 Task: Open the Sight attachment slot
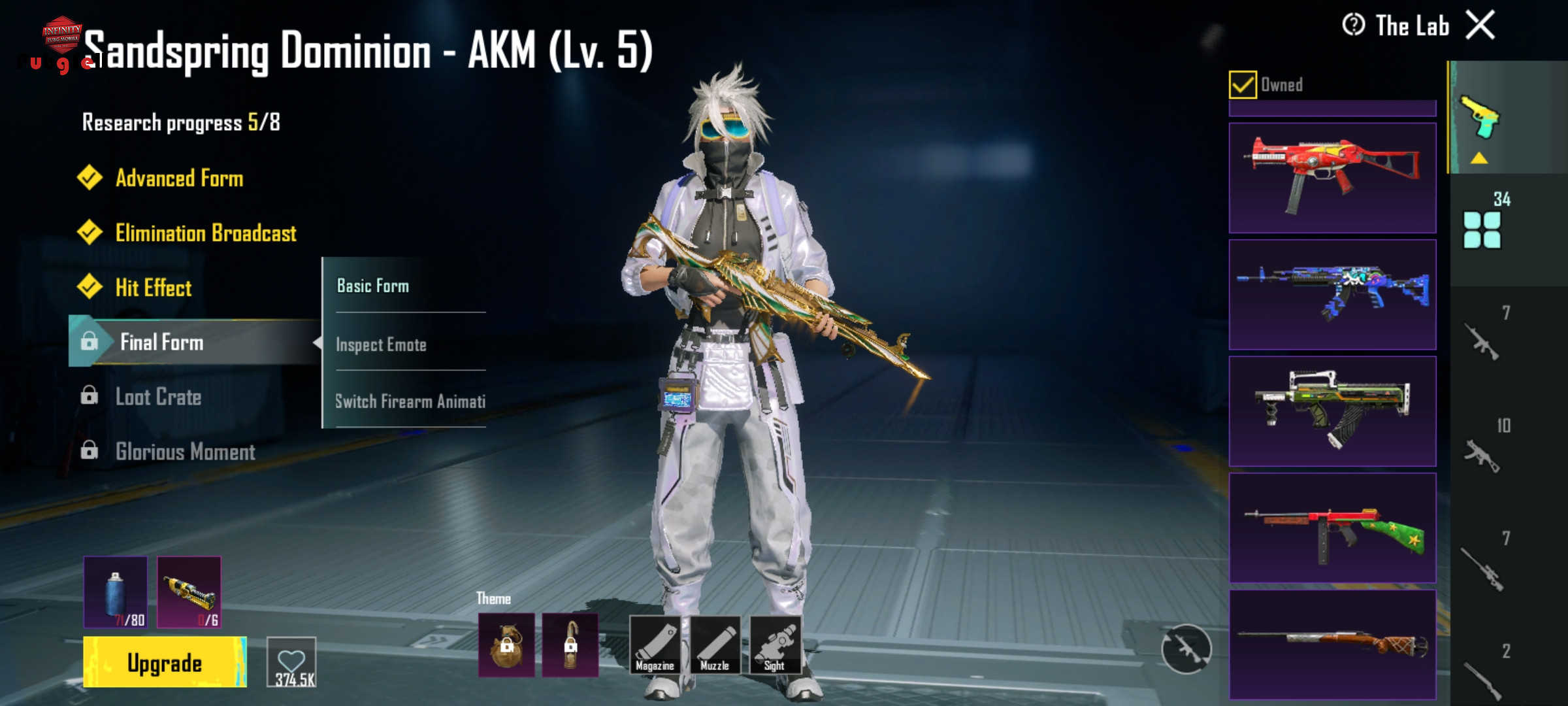[x=775, y=645]
